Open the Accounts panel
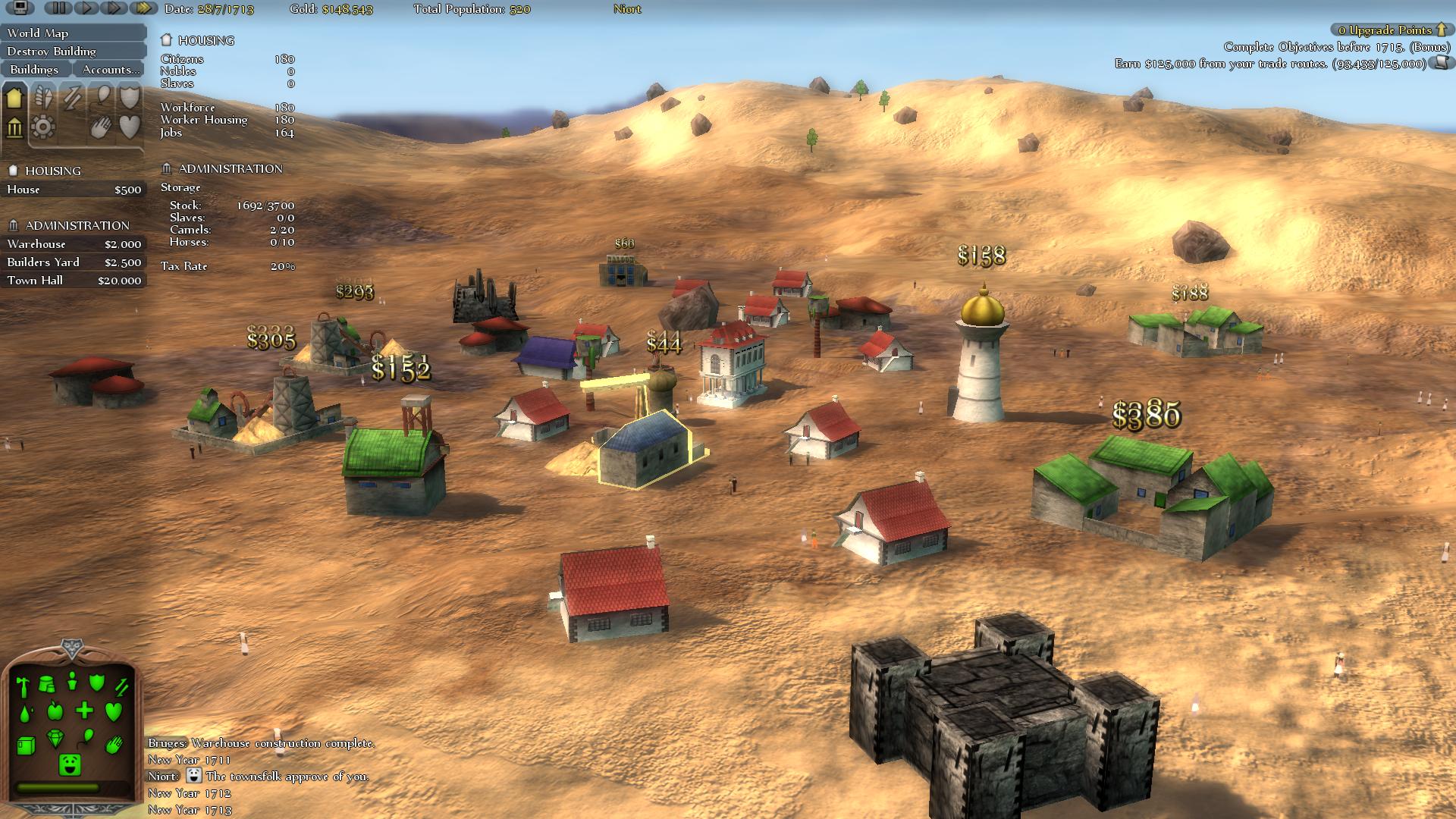The height and width of the screenshot is (819, 1456). pos(111,69)
